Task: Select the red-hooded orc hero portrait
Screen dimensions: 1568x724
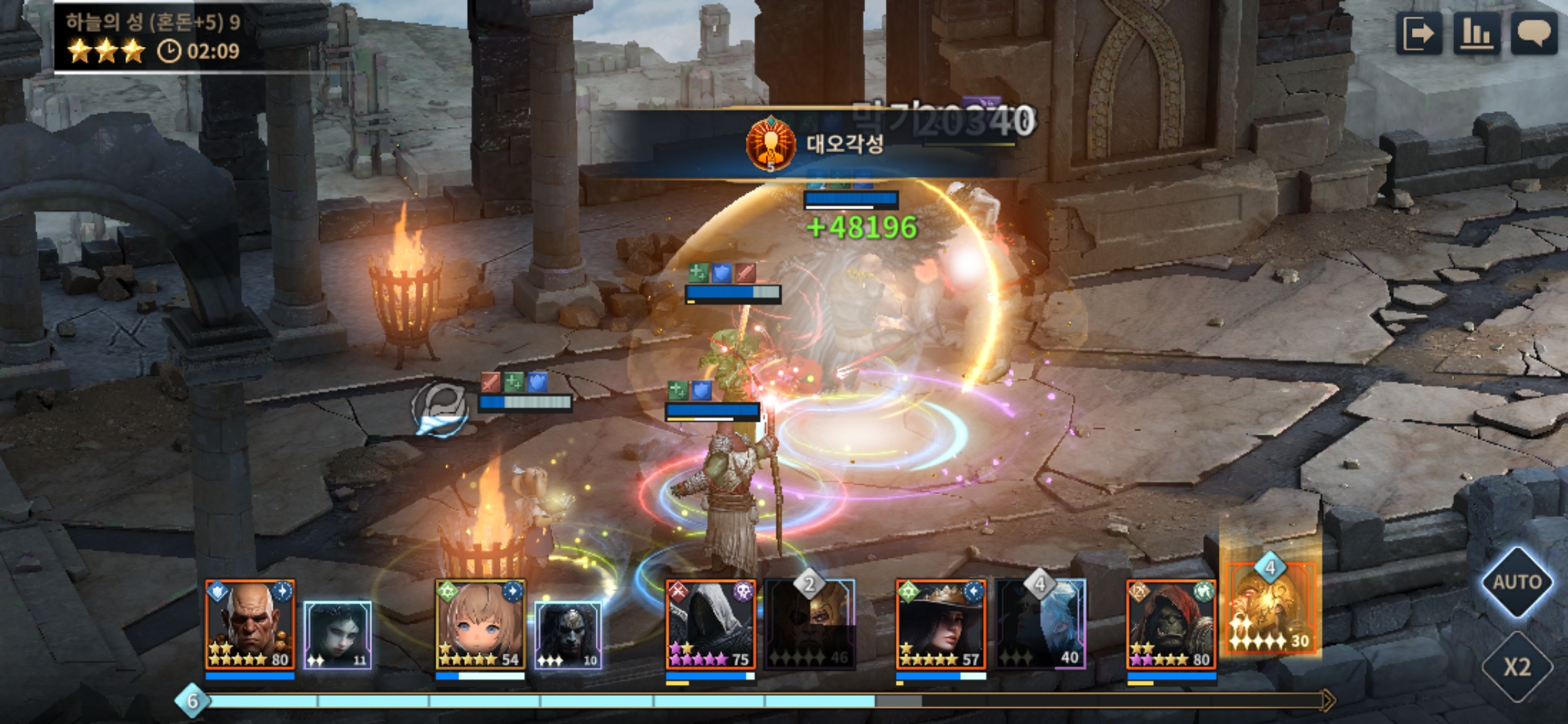Action: point(1171,625)
